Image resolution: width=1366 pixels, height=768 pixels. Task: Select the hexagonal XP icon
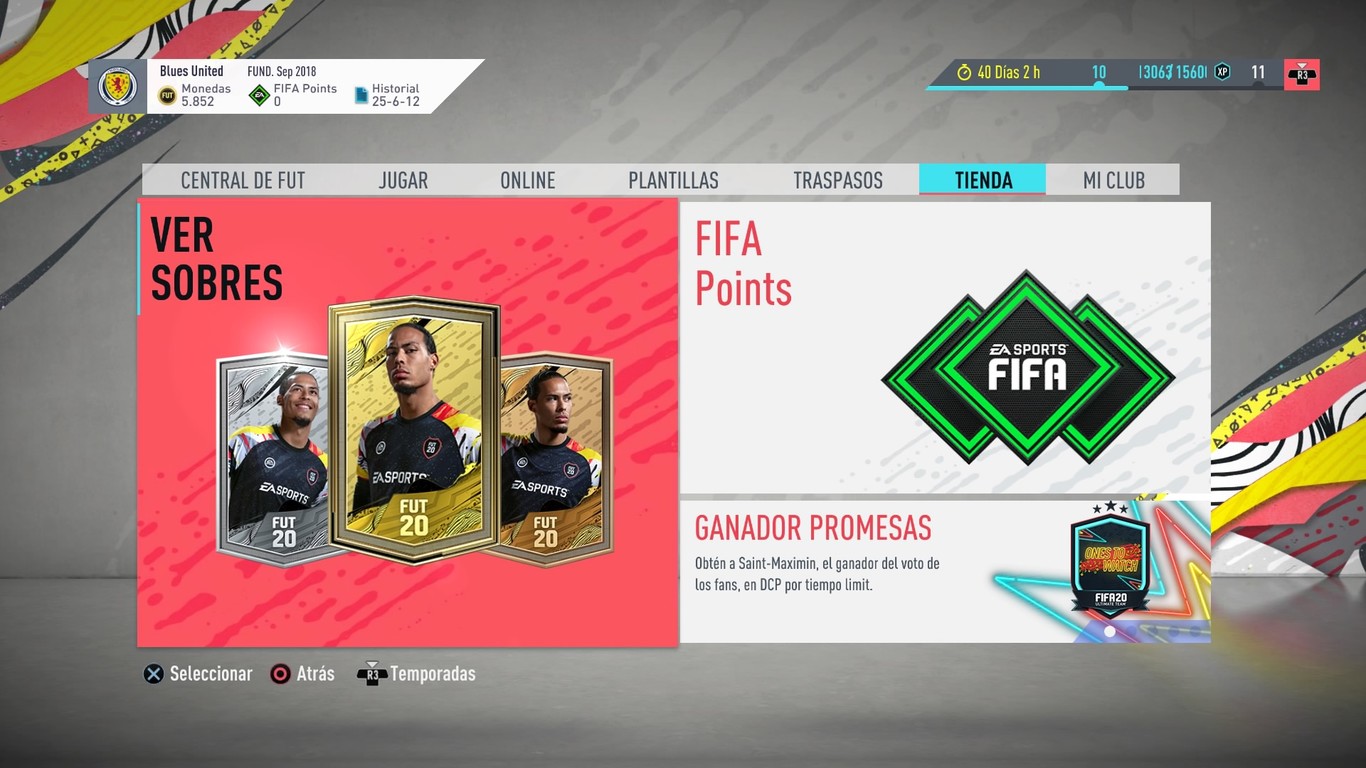[1221, 72]
